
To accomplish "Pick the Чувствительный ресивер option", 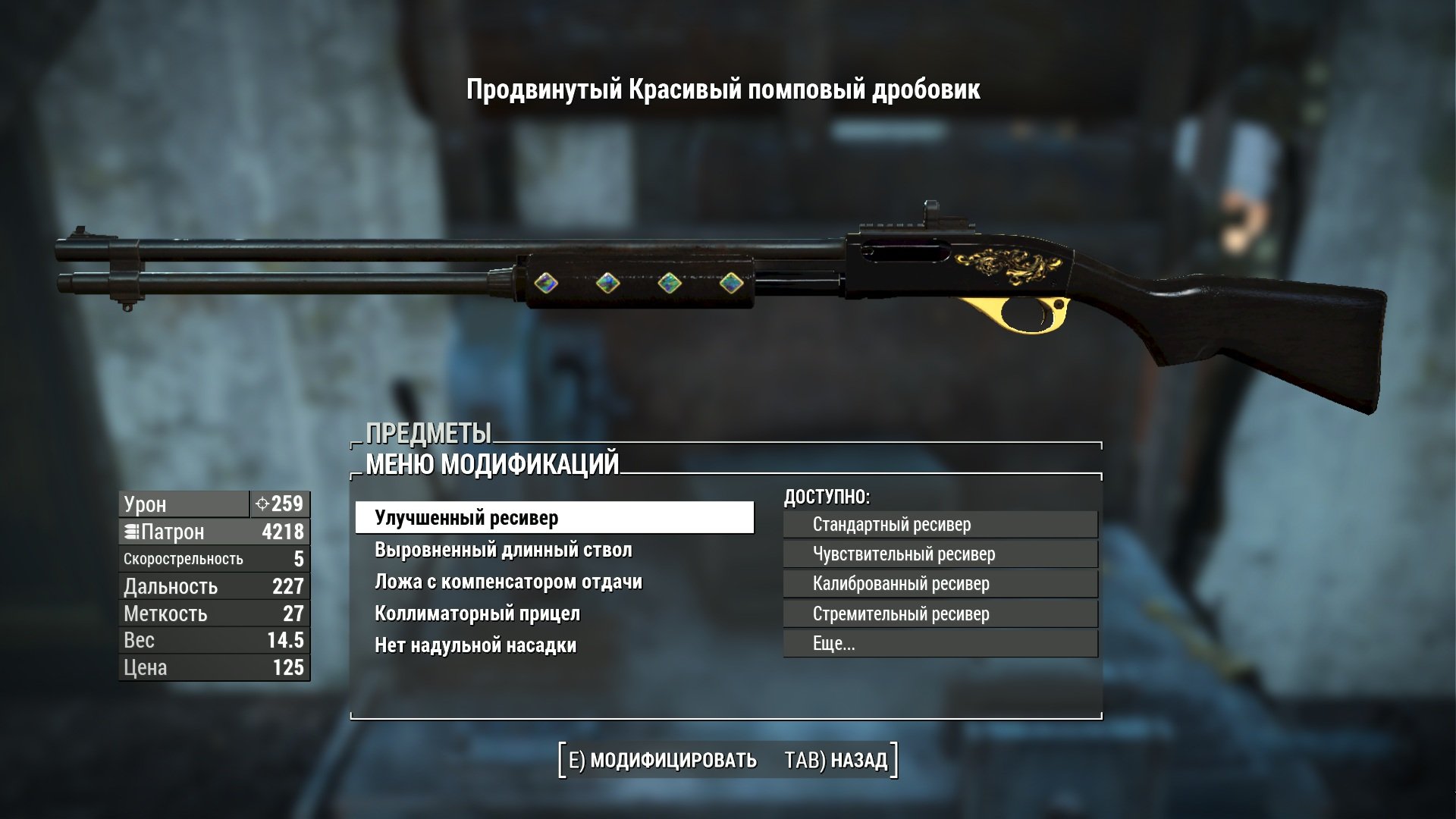I will 940,554.
